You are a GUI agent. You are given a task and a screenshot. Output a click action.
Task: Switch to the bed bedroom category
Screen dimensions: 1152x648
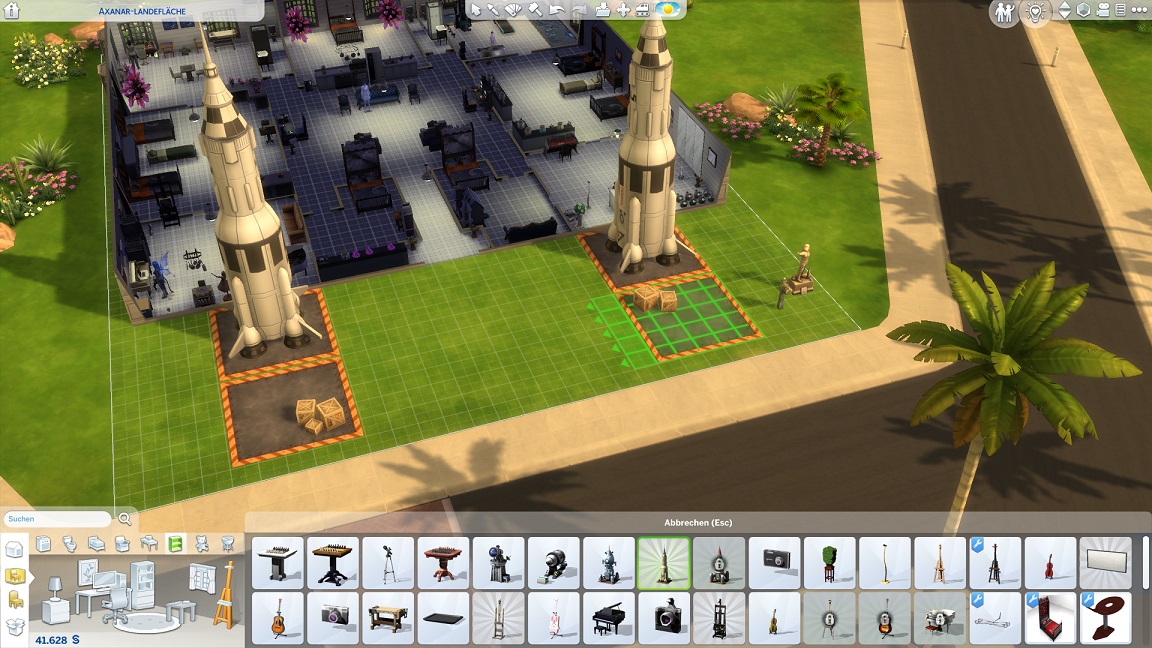97,544
